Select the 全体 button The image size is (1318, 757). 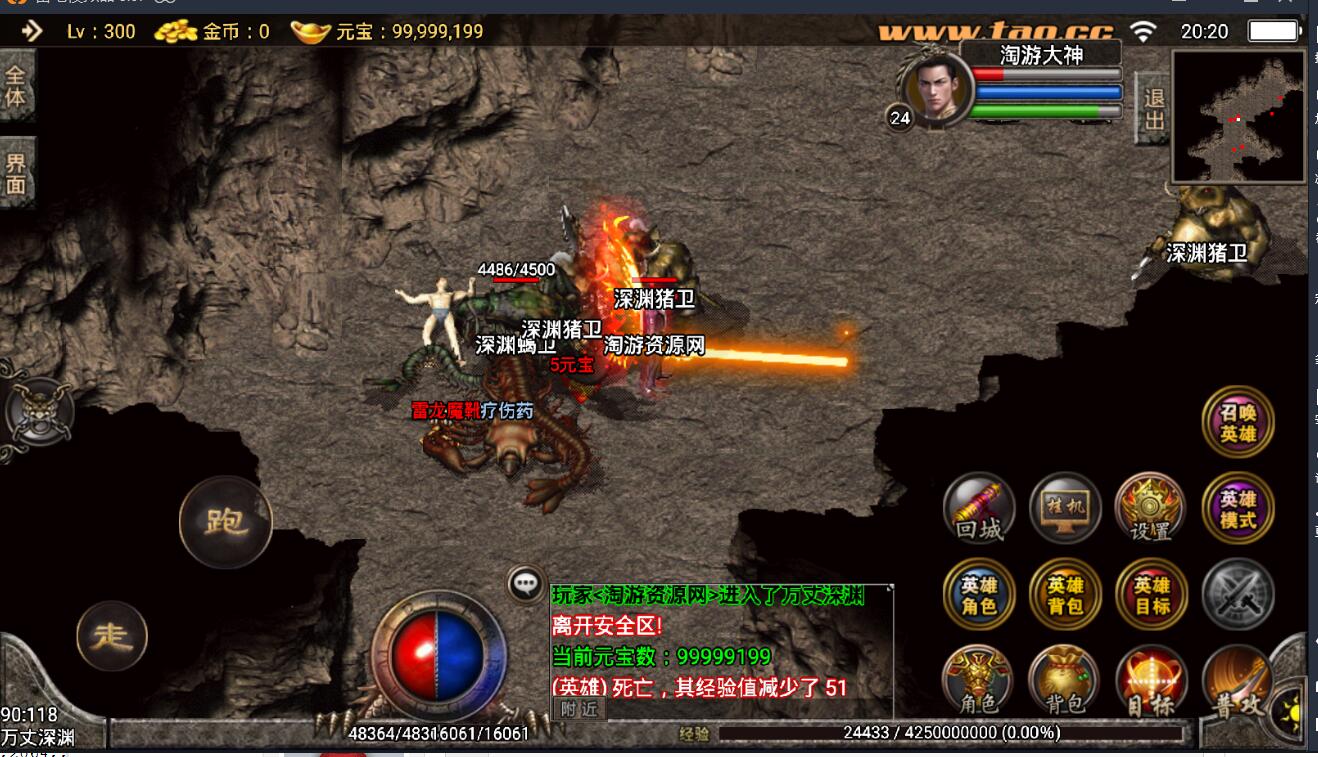click(x=16, y=86)
